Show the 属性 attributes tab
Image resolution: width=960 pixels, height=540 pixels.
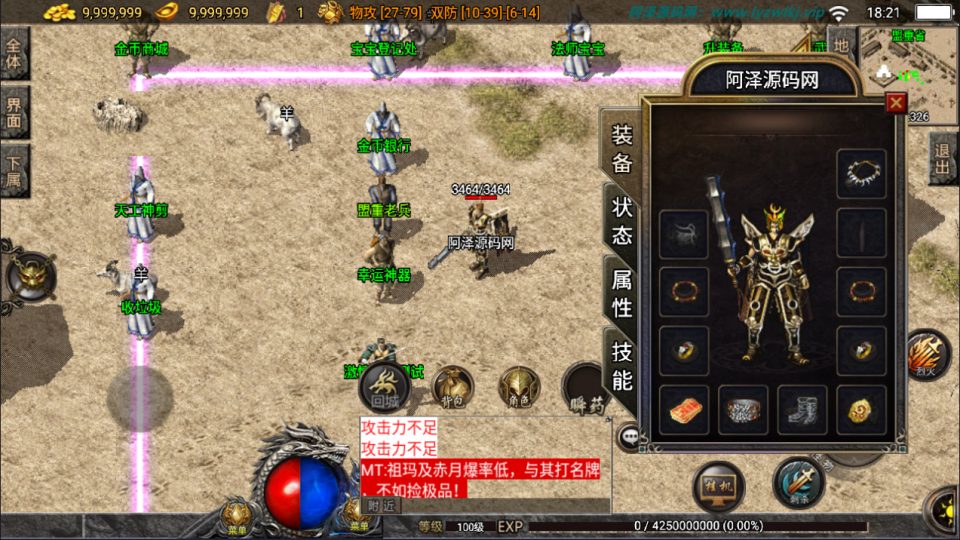click(622, 293)
